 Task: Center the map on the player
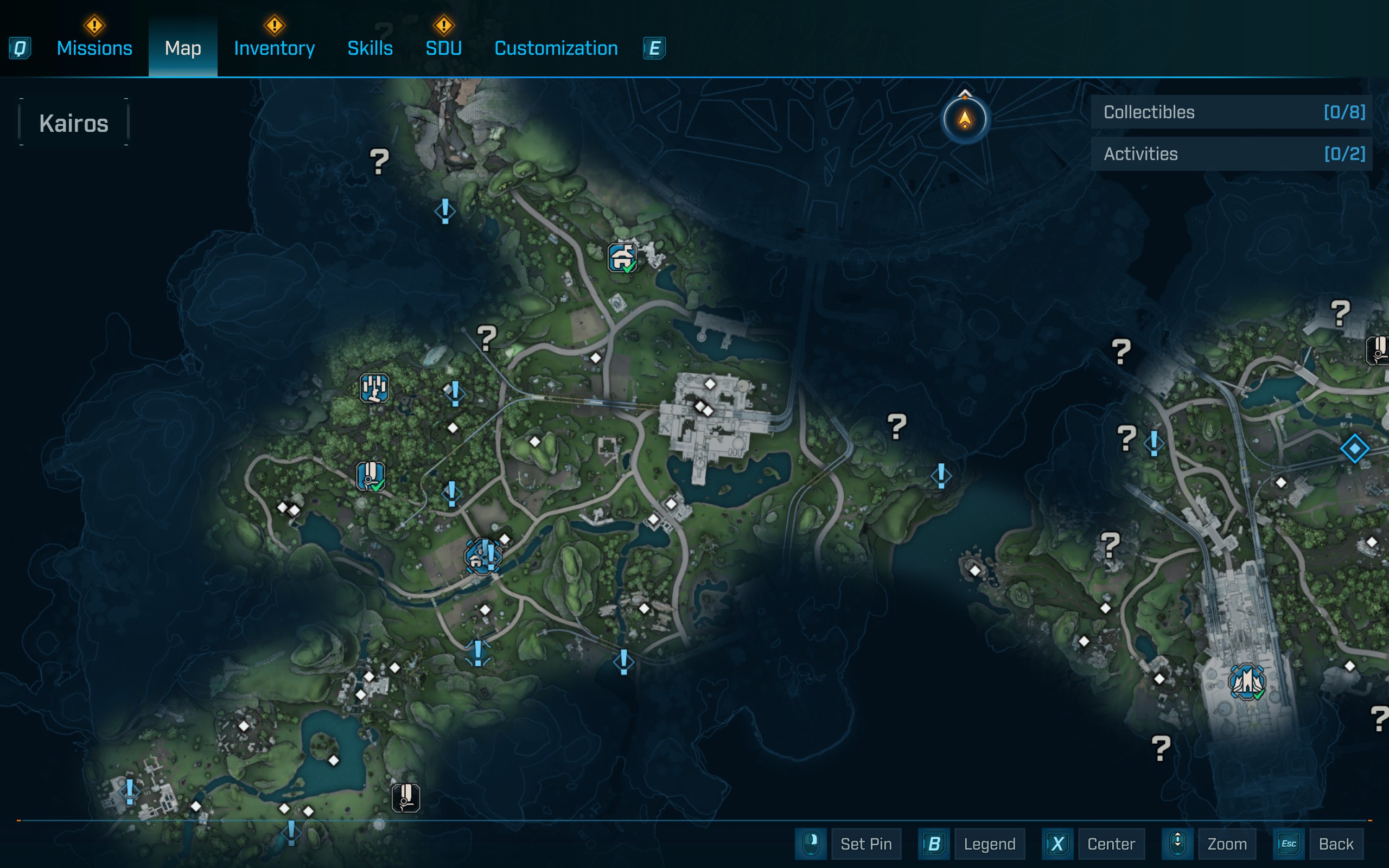(1111, 844)
